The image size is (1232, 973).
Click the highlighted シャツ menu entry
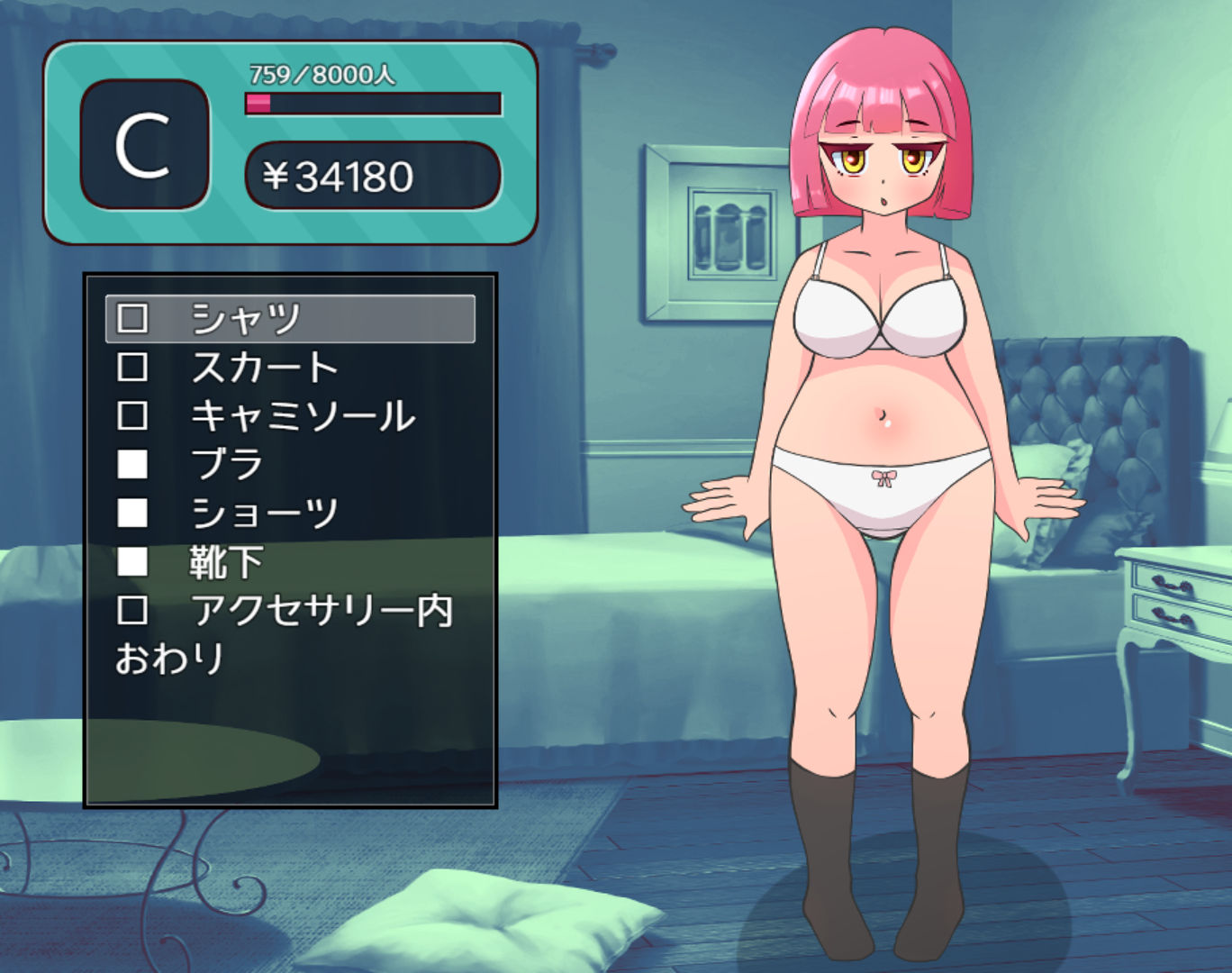click(x=243, y=316)
